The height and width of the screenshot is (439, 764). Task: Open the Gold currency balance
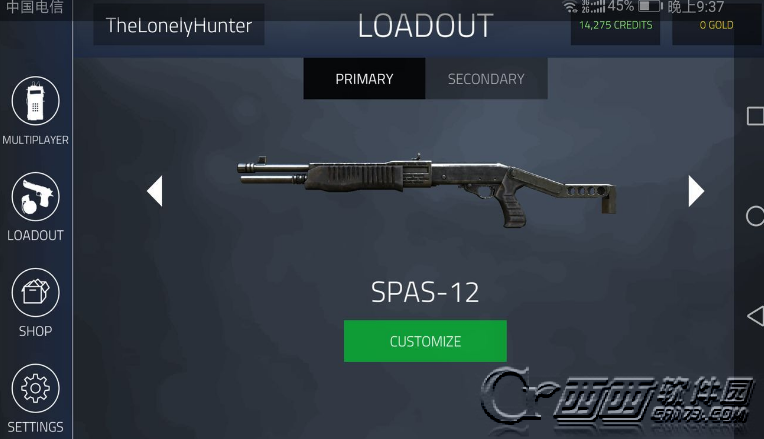point(716,25)
